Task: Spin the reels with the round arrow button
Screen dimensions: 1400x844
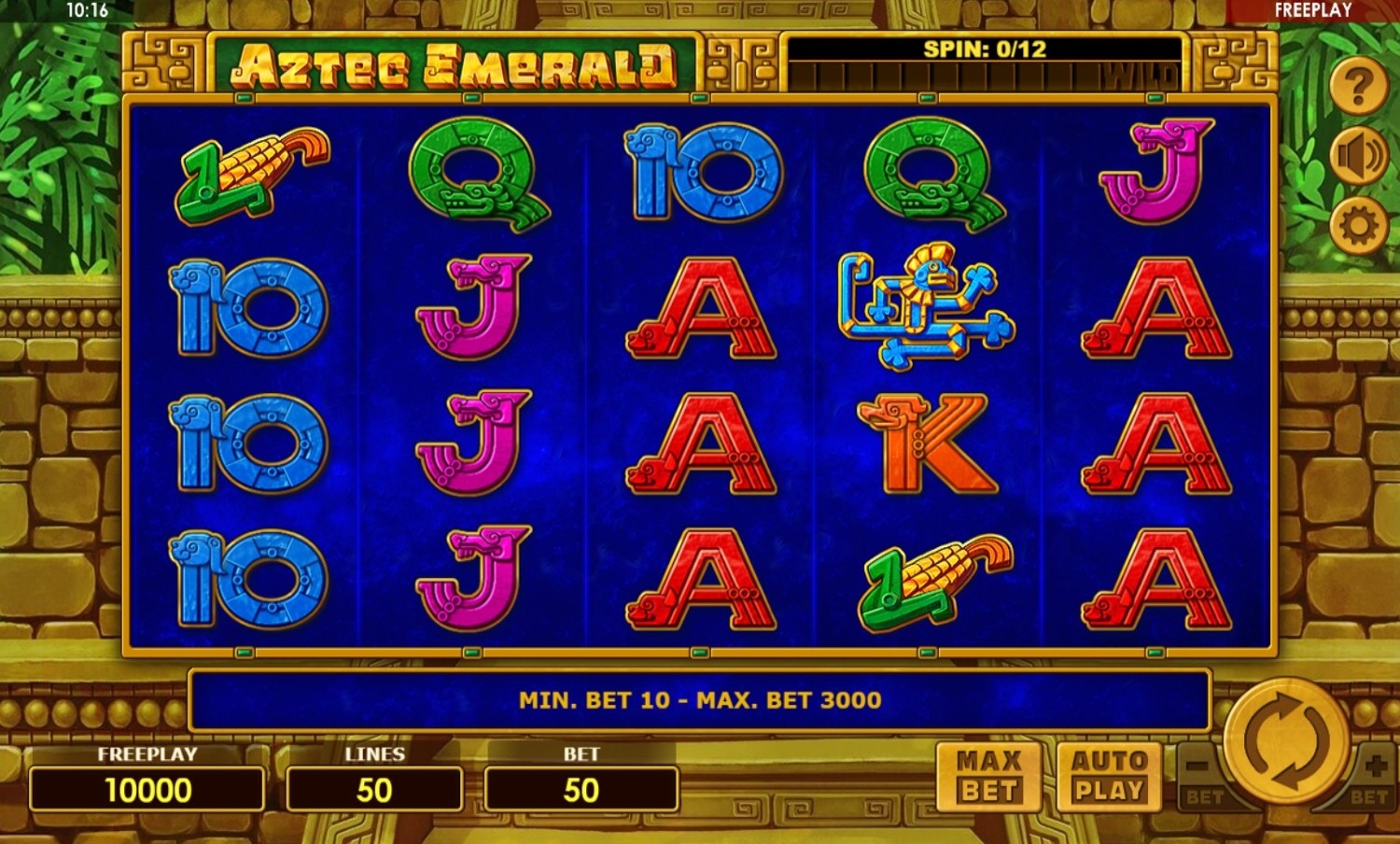Action: click(1287, 741)
